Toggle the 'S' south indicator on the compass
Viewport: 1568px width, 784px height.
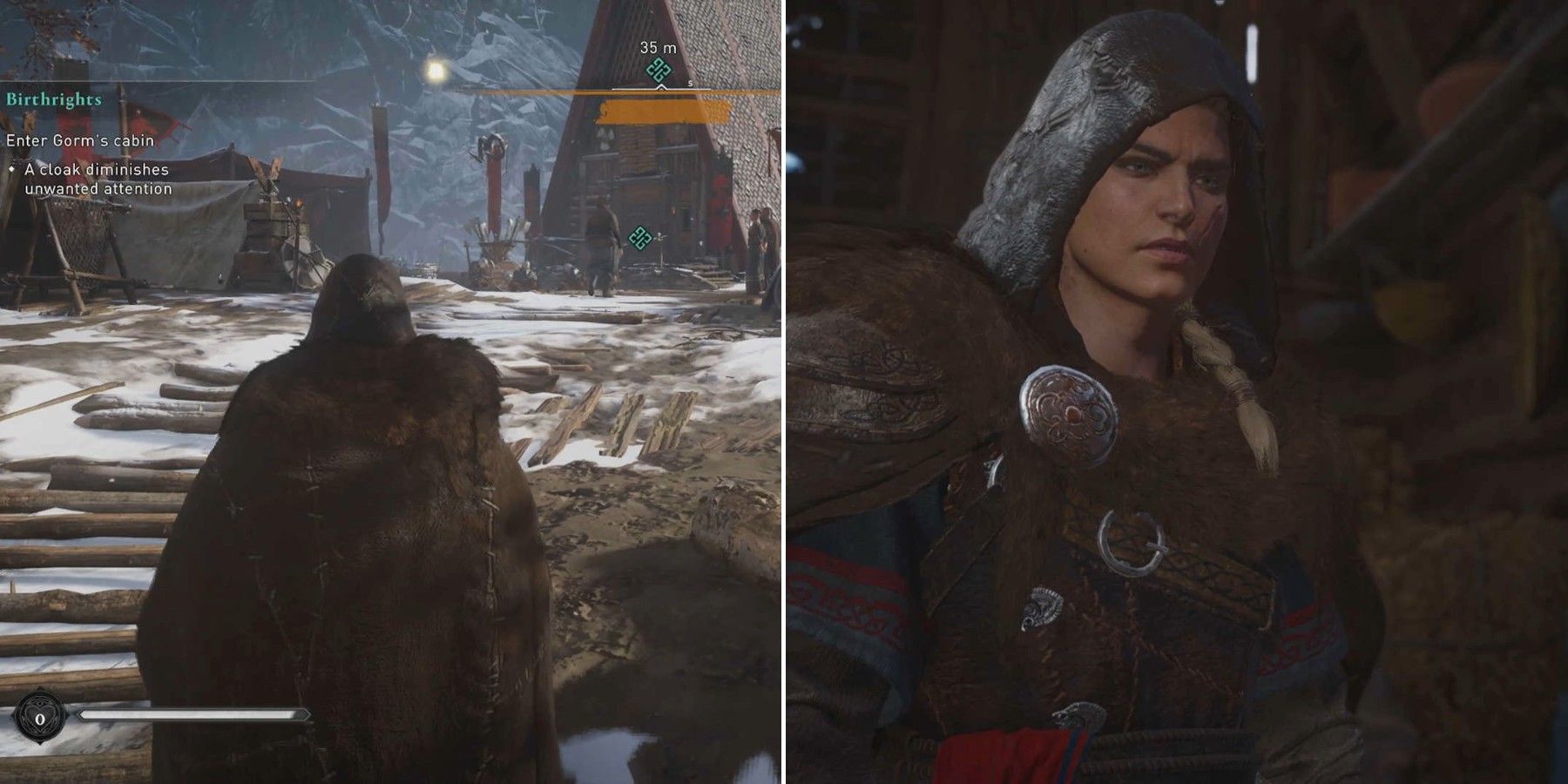(690, 84)
